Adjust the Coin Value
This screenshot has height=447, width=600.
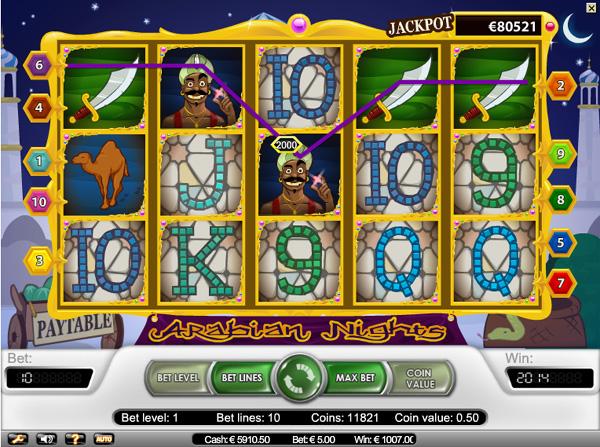pyautogui.click(x=422, y=378)
